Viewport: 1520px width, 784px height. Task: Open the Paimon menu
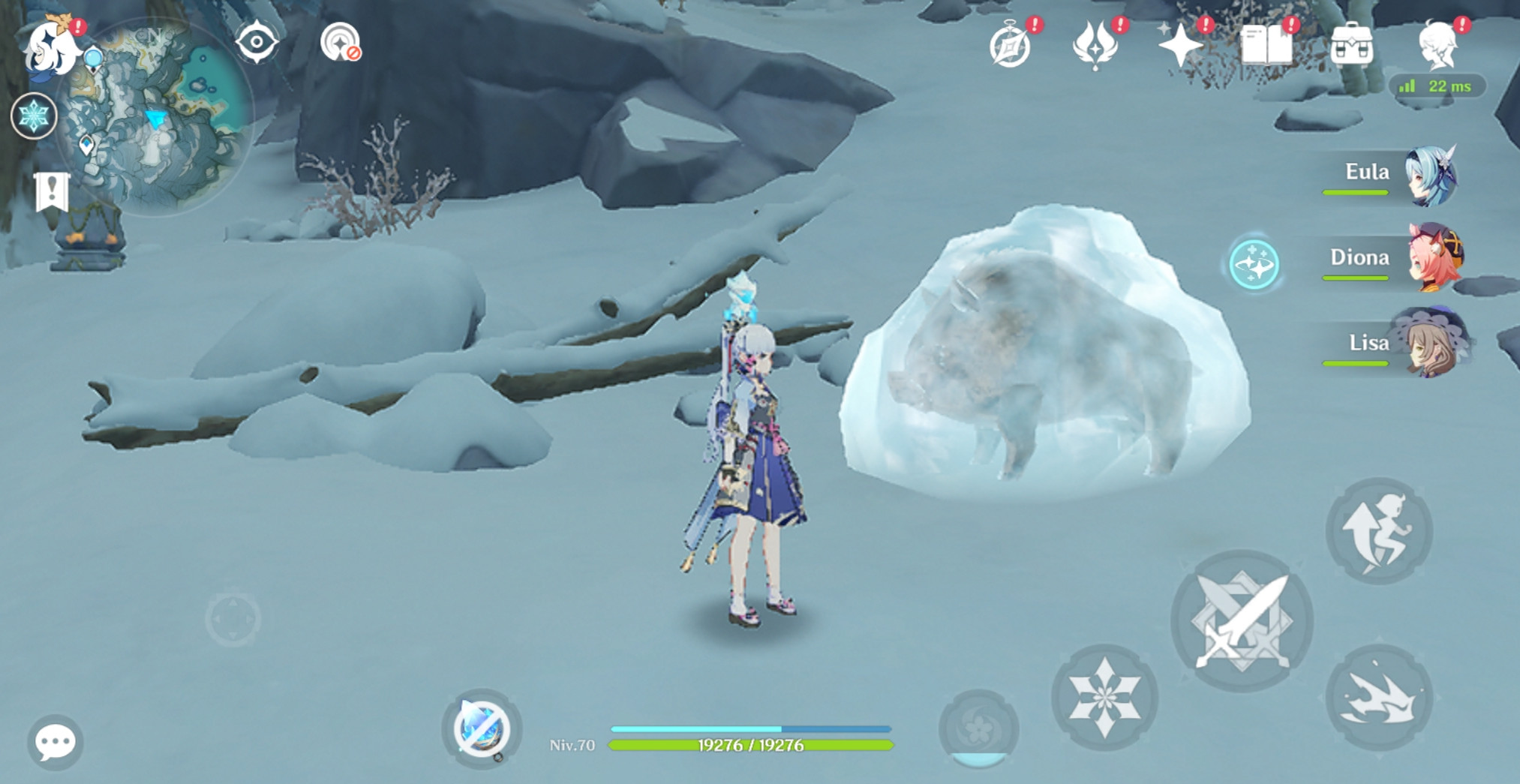tap(51, 48)
